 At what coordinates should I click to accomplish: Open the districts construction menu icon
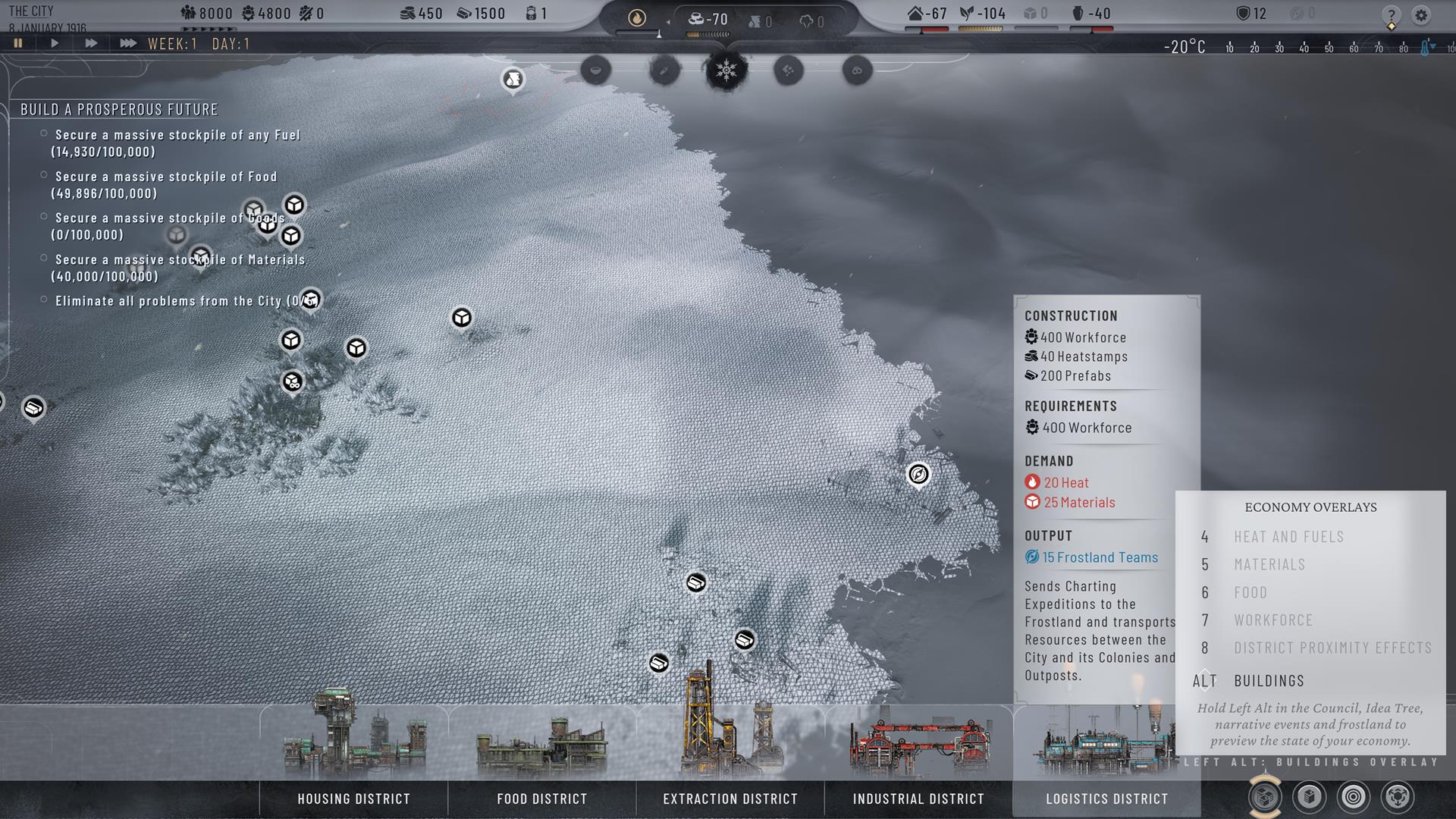tap(1265, 796)
